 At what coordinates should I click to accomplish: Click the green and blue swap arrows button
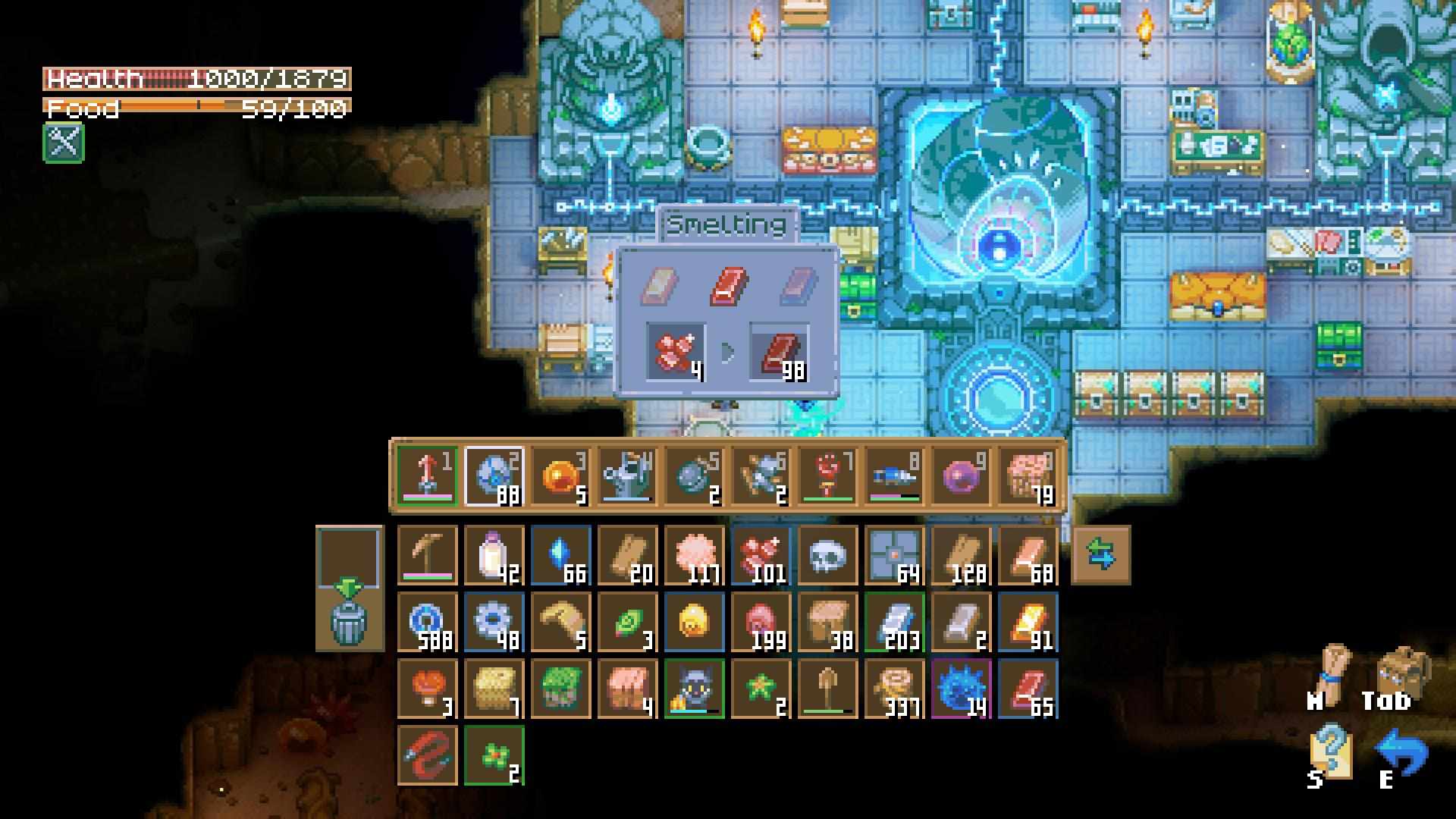1101,554
